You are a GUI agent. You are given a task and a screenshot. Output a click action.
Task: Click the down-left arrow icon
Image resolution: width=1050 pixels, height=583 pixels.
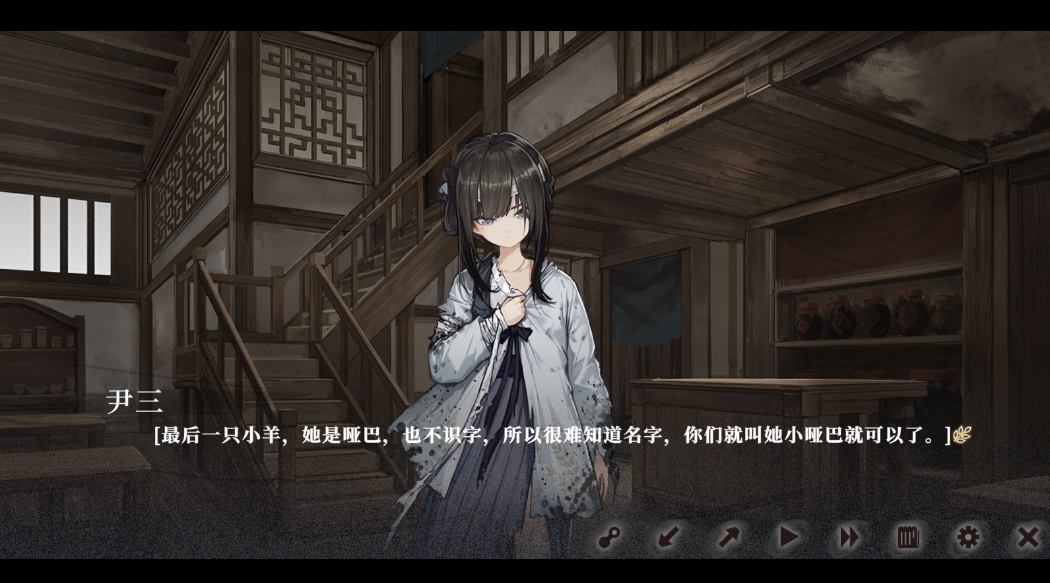[668, 538]
